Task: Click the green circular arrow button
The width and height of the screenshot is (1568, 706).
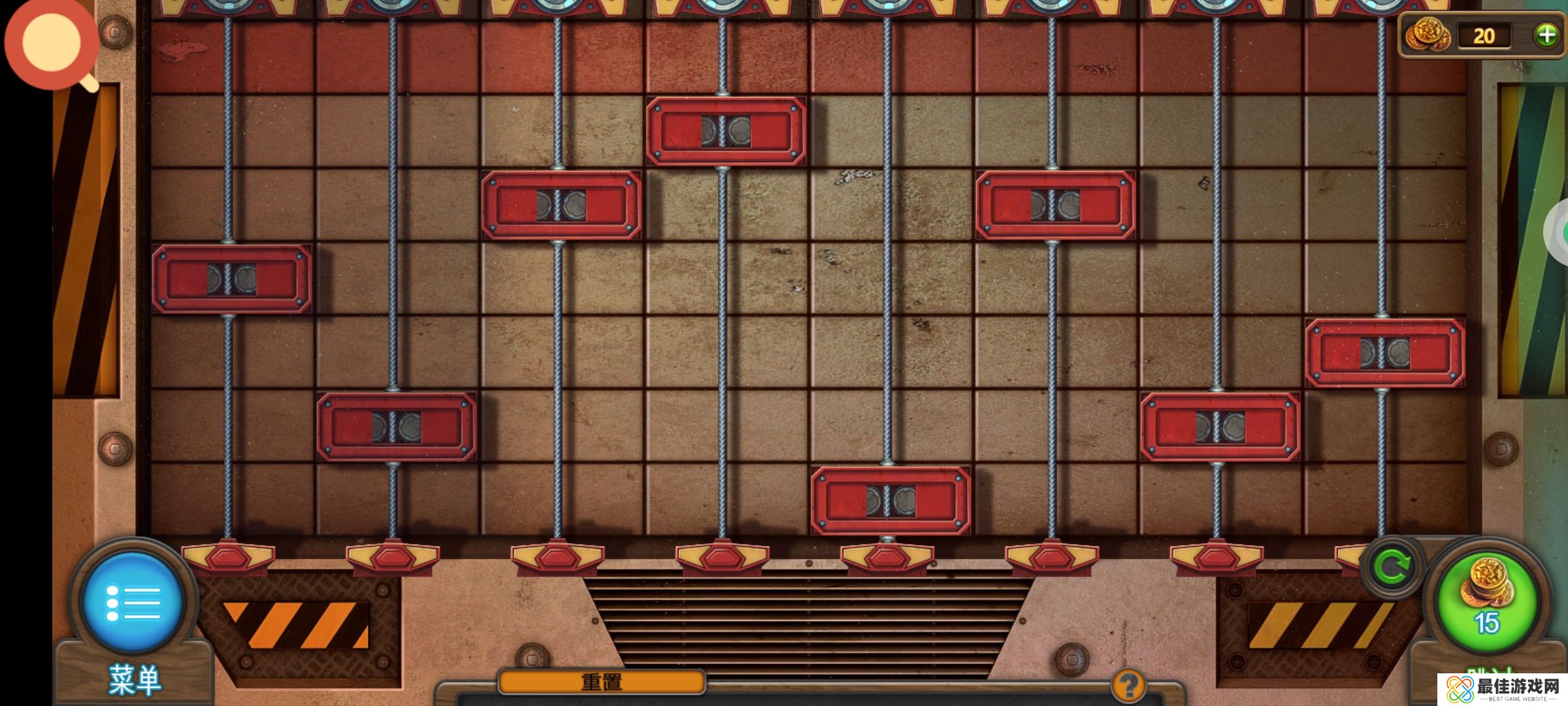Action: click(1392, 566)
